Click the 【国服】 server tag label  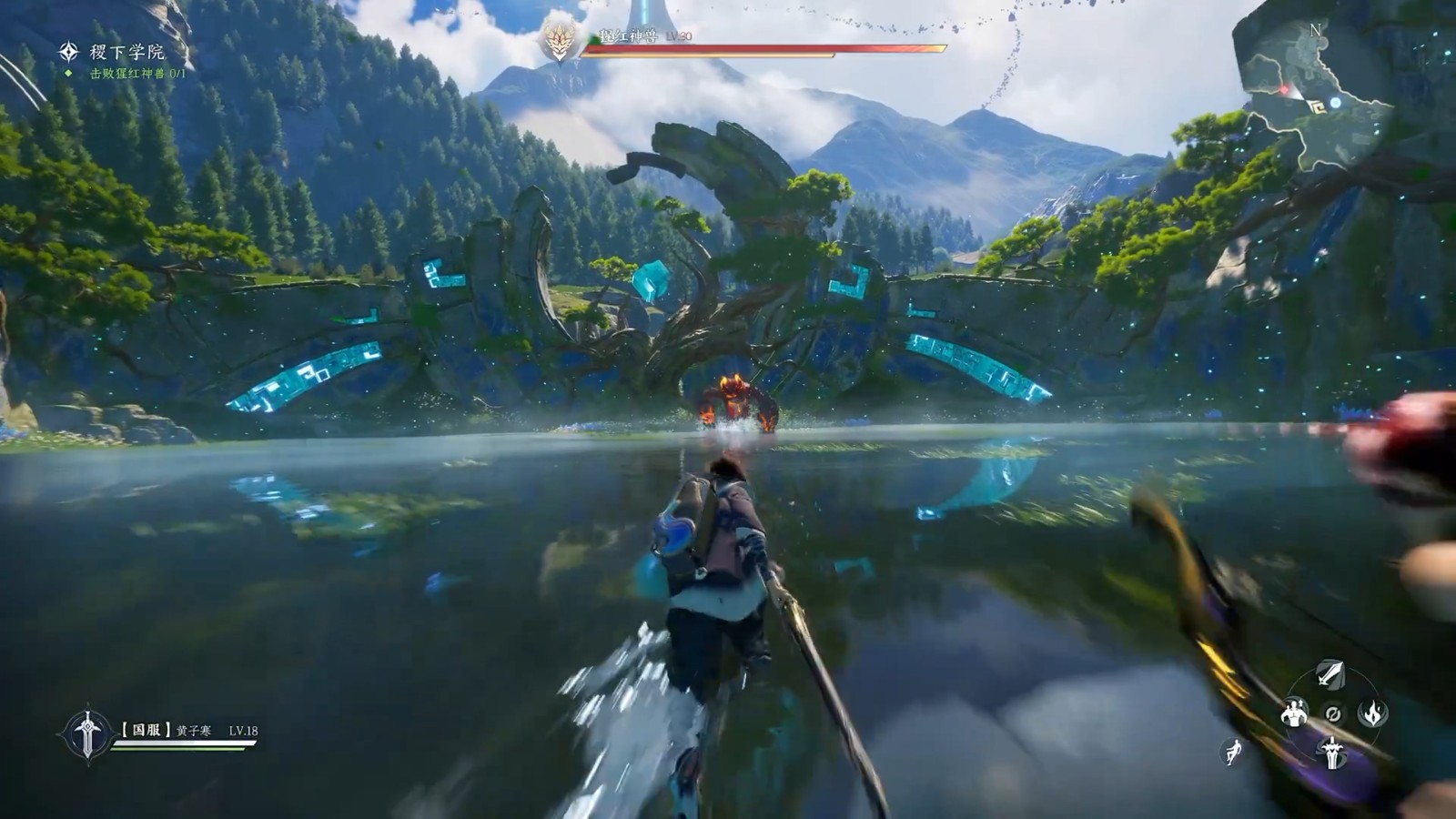pos(146,727)
